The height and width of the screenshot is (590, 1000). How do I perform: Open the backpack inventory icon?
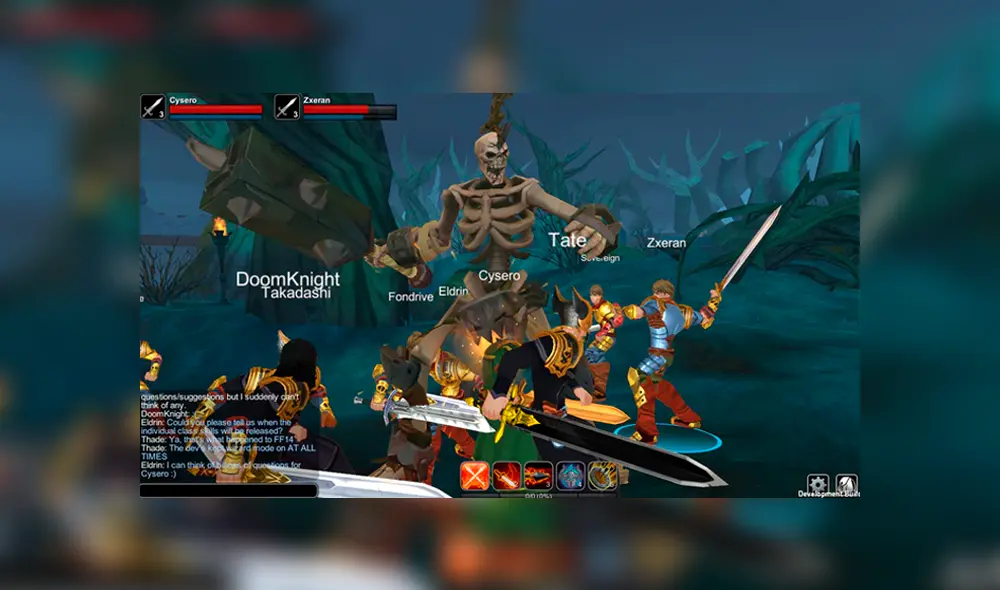(x=846, y=484)
